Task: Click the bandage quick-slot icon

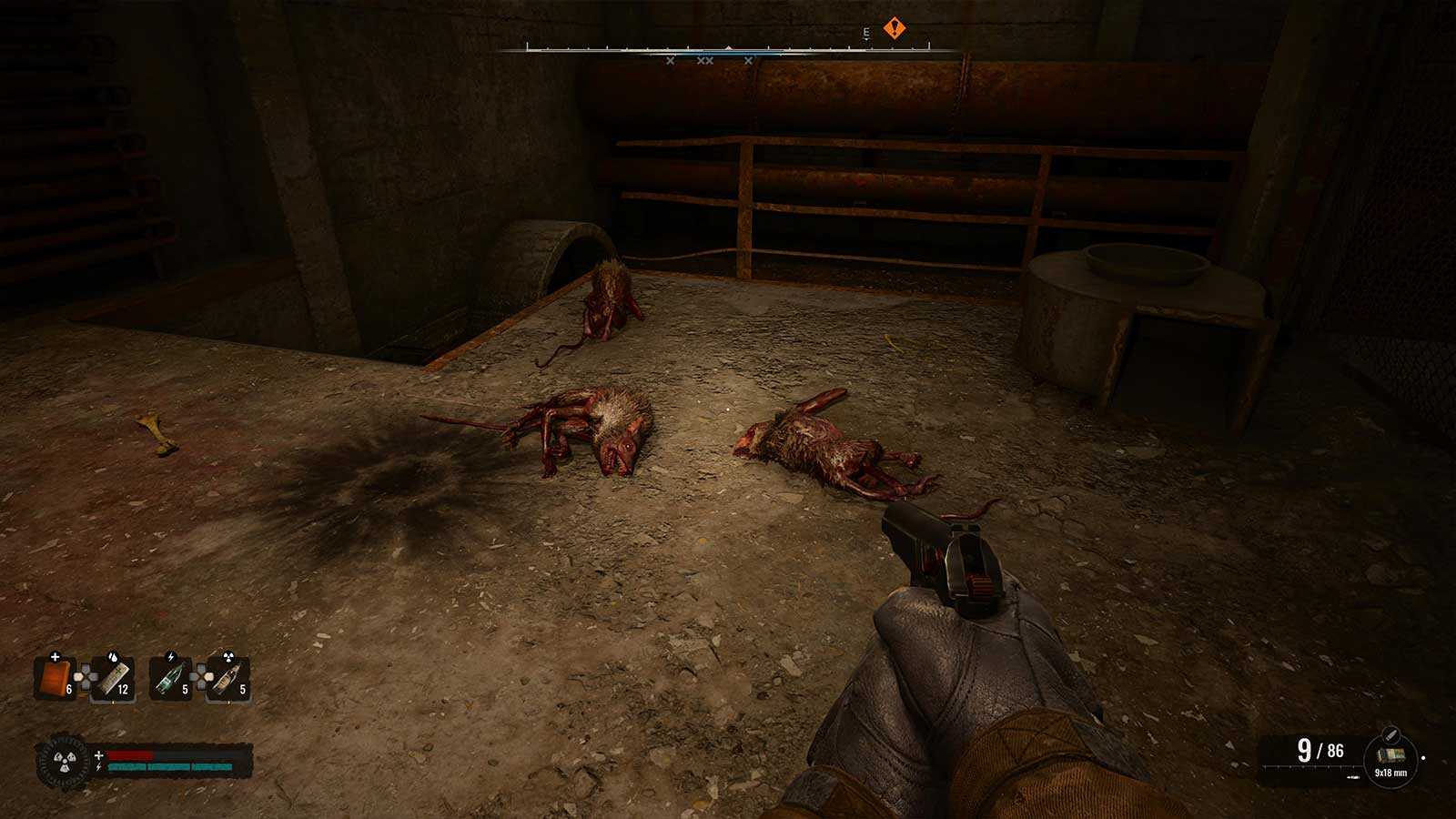Action: (x=115, y=681)
